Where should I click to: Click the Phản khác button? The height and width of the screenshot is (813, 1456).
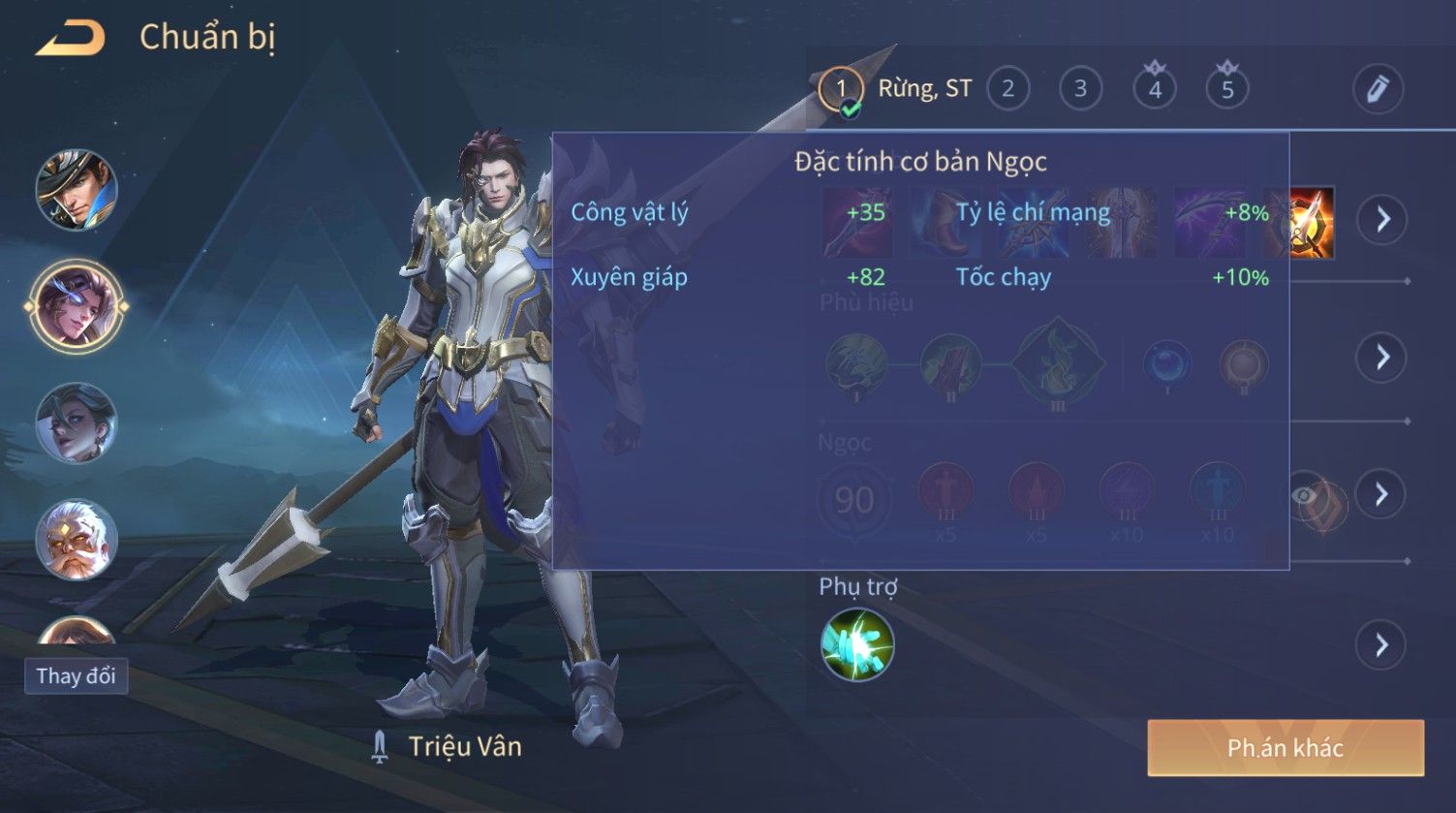coord(1285,747)
